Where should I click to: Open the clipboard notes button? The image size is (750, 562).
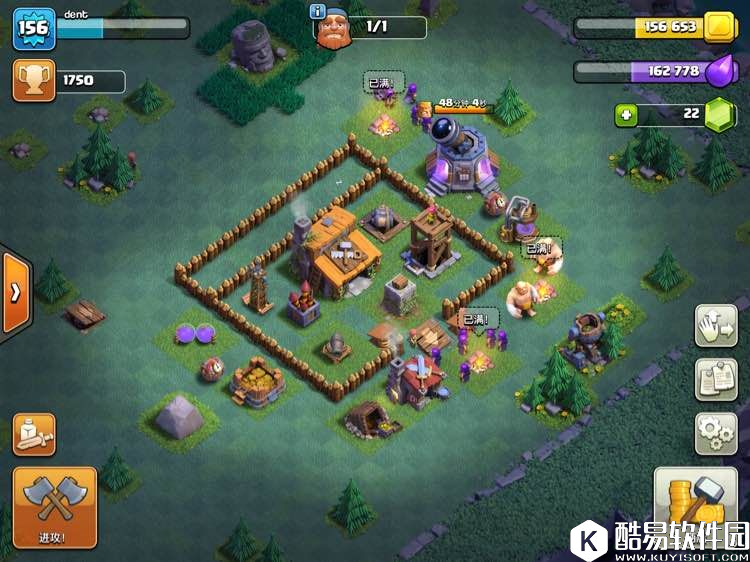(x=716, y=380)
